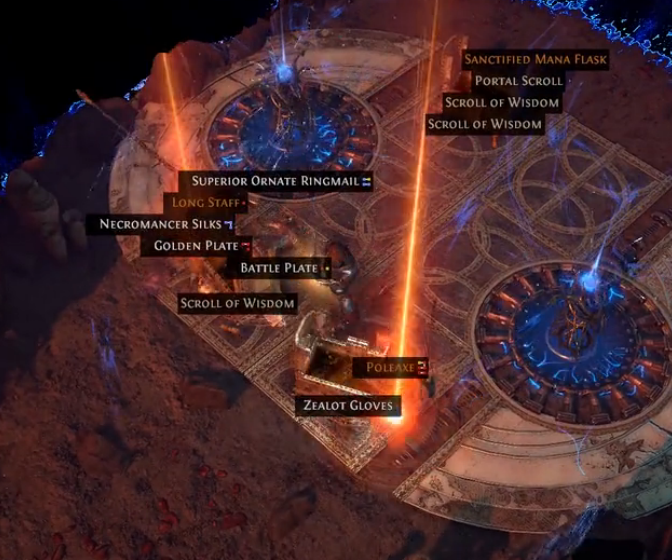Image resolution: width=672 pixels, height=560 pixels.
Task: Grab the Portal Scroll loot label
Action: point(518,81)
